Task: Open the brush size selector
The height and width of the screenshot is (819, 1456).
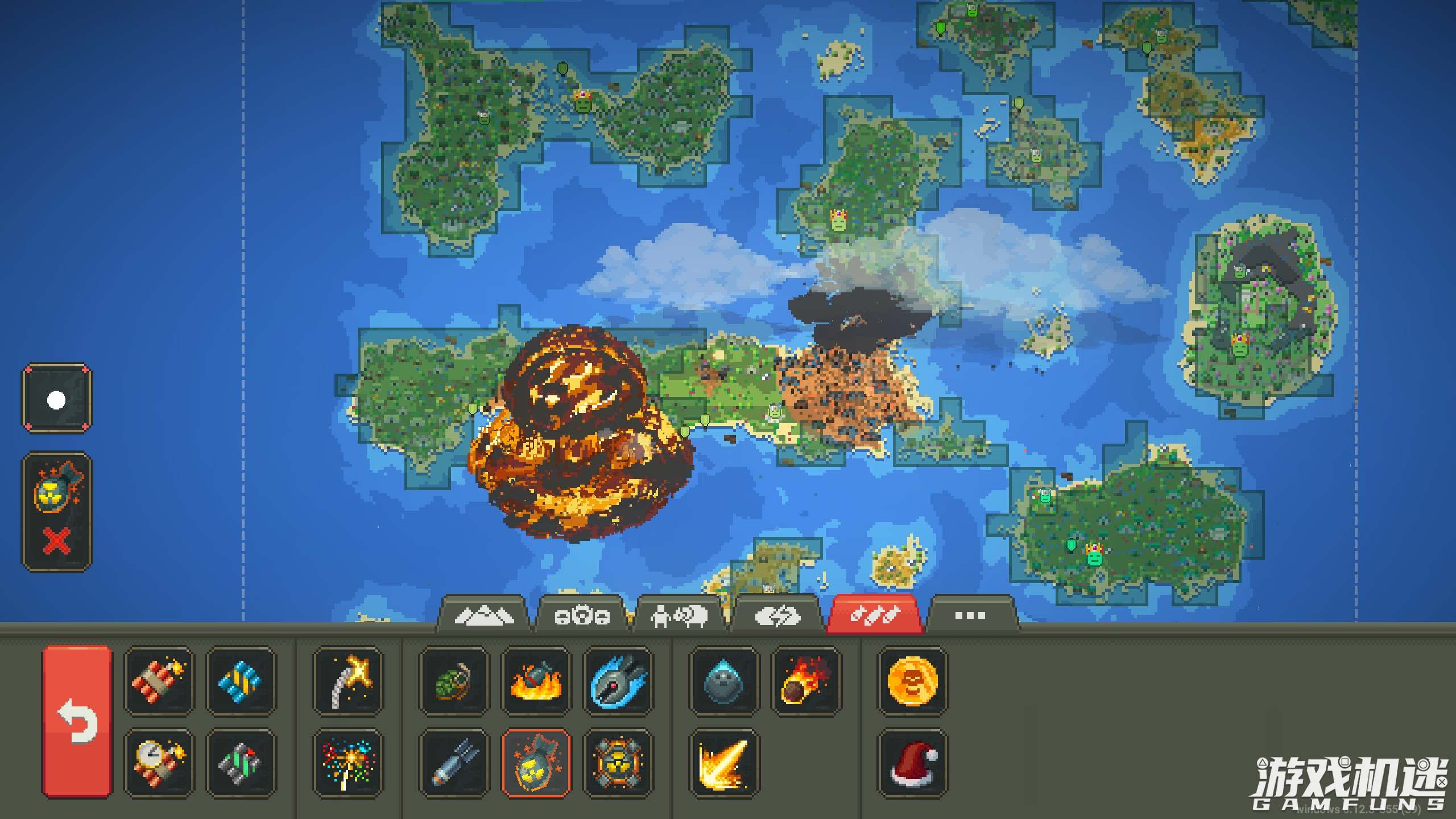Action: coord(56,399)
